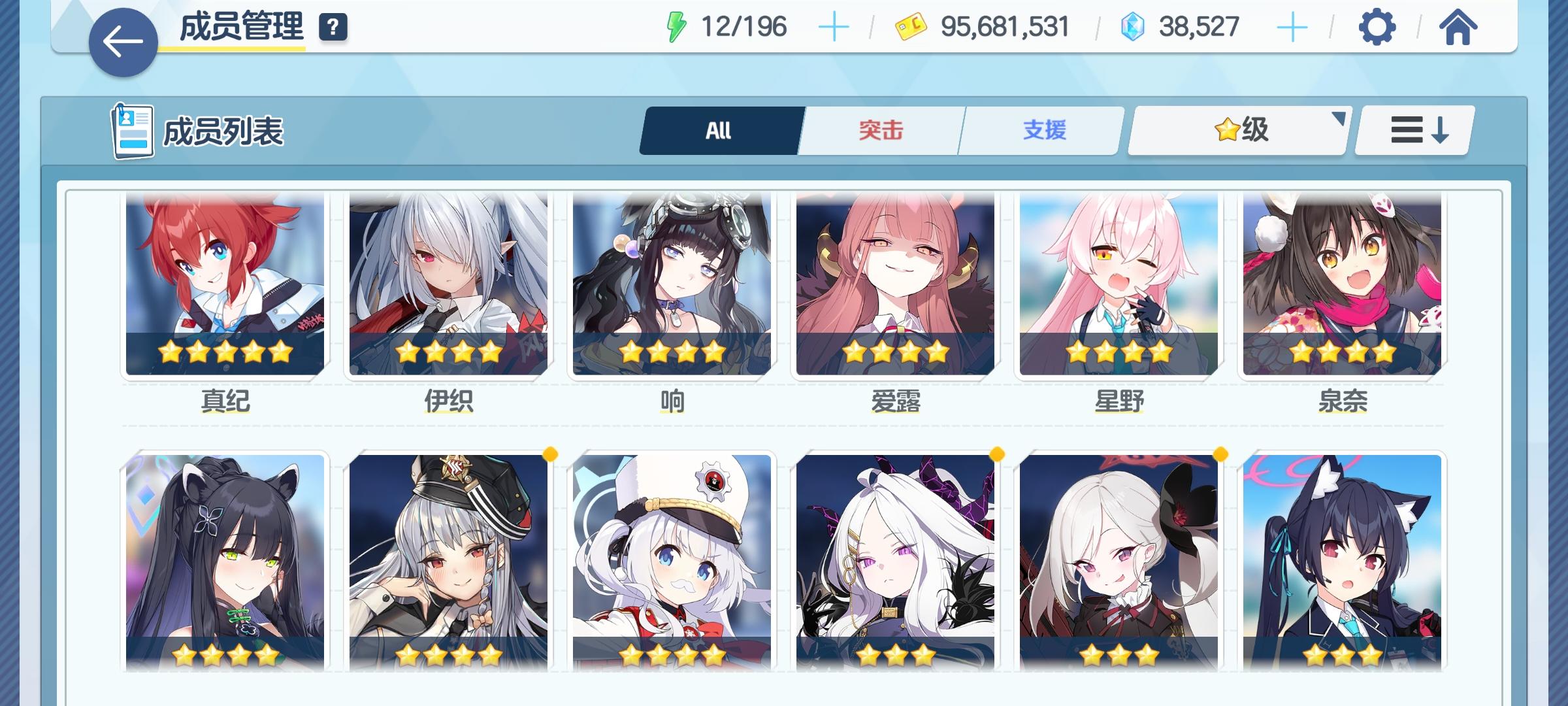Switch to the 突击 filter tab
The image size is (1568, 706).
coord(879,129)
